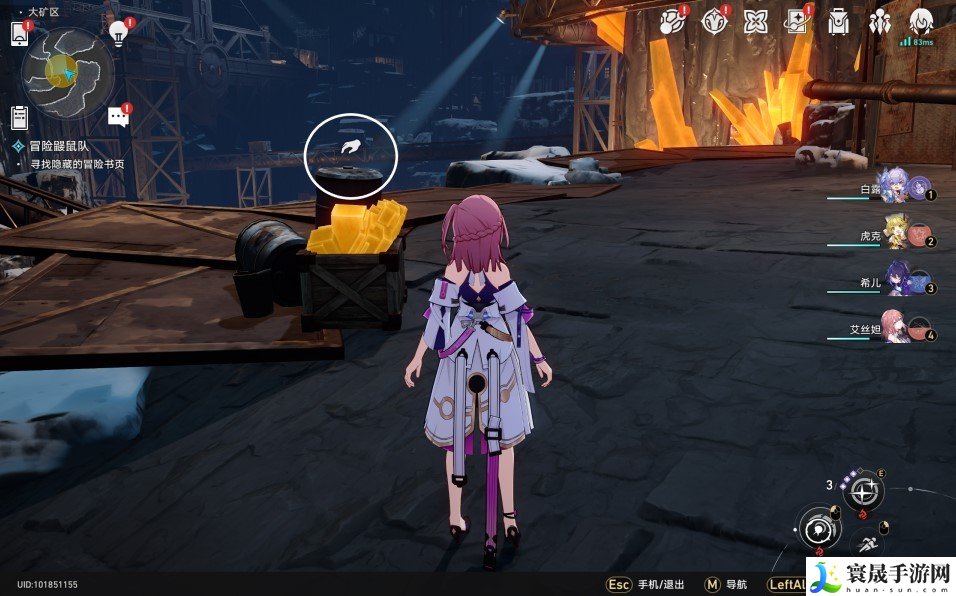Click the four-petal flower icon
Screen dimensions: 956x596
click(x=756, y=22)
